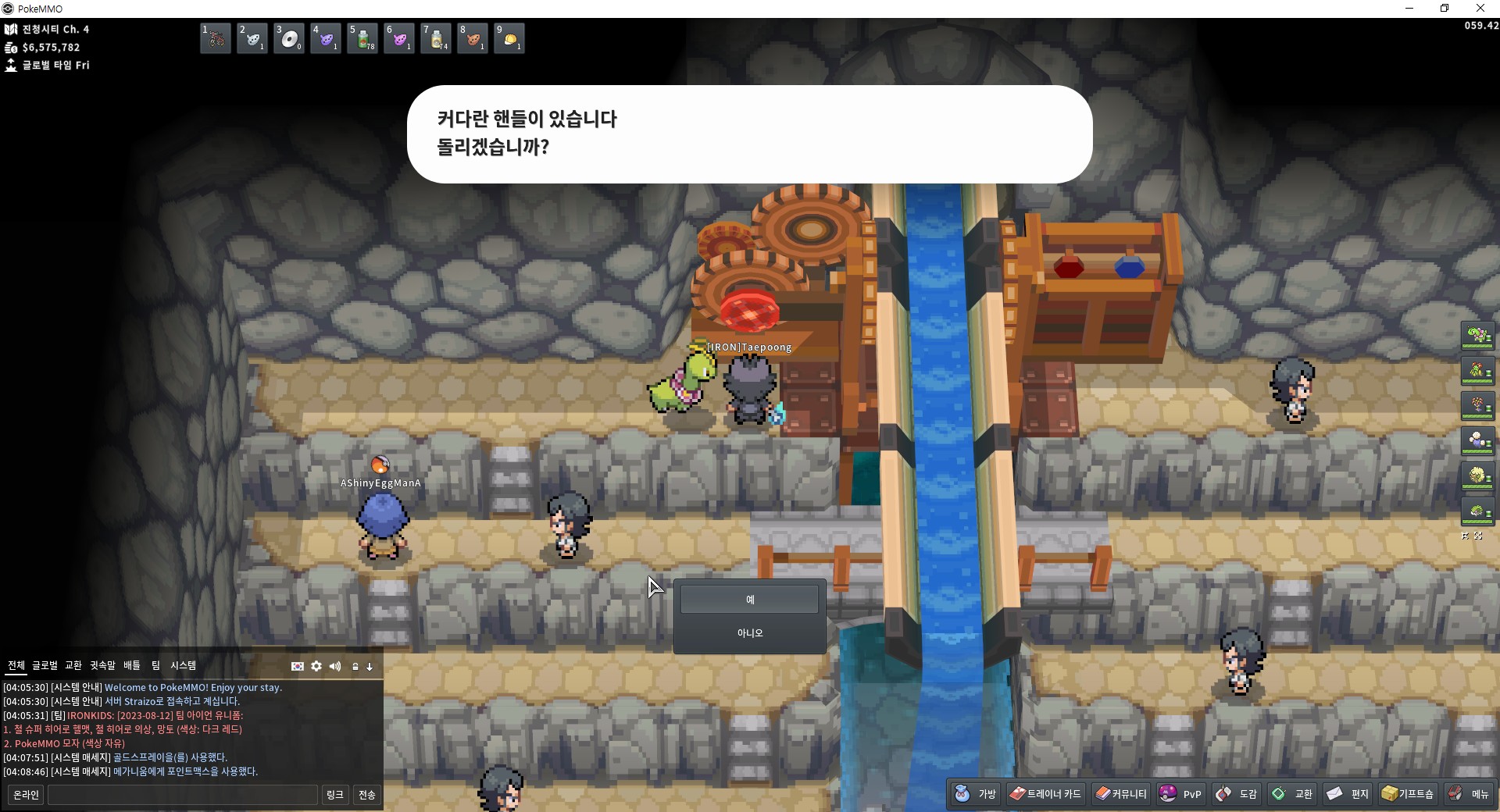The image size is (1500, 812).
Task: Select the first party Pokémon icon
Action: pos(1477,336)
